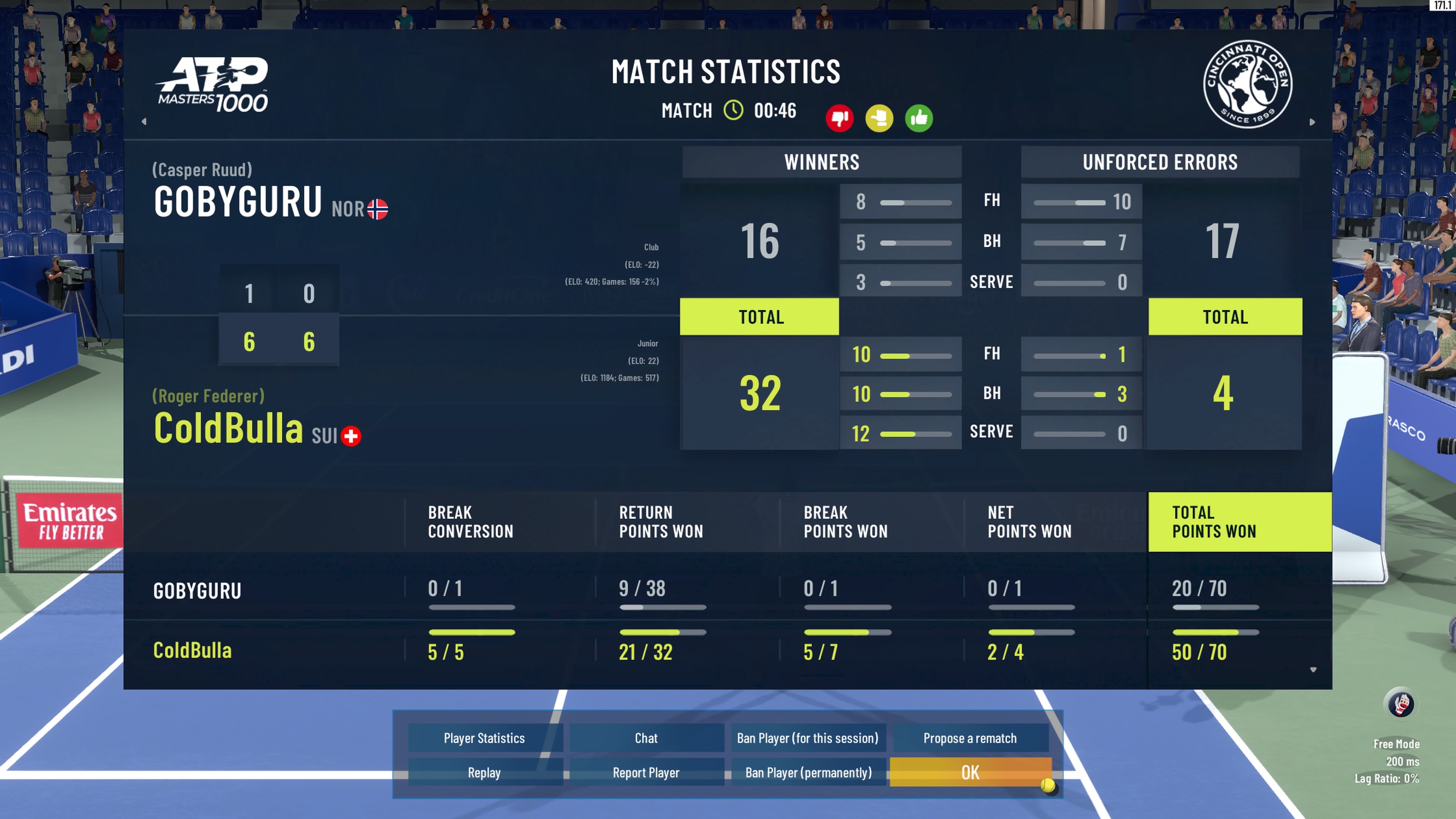Report Player button
Viewport: 1456px width, 819px height.
[646, 773]
